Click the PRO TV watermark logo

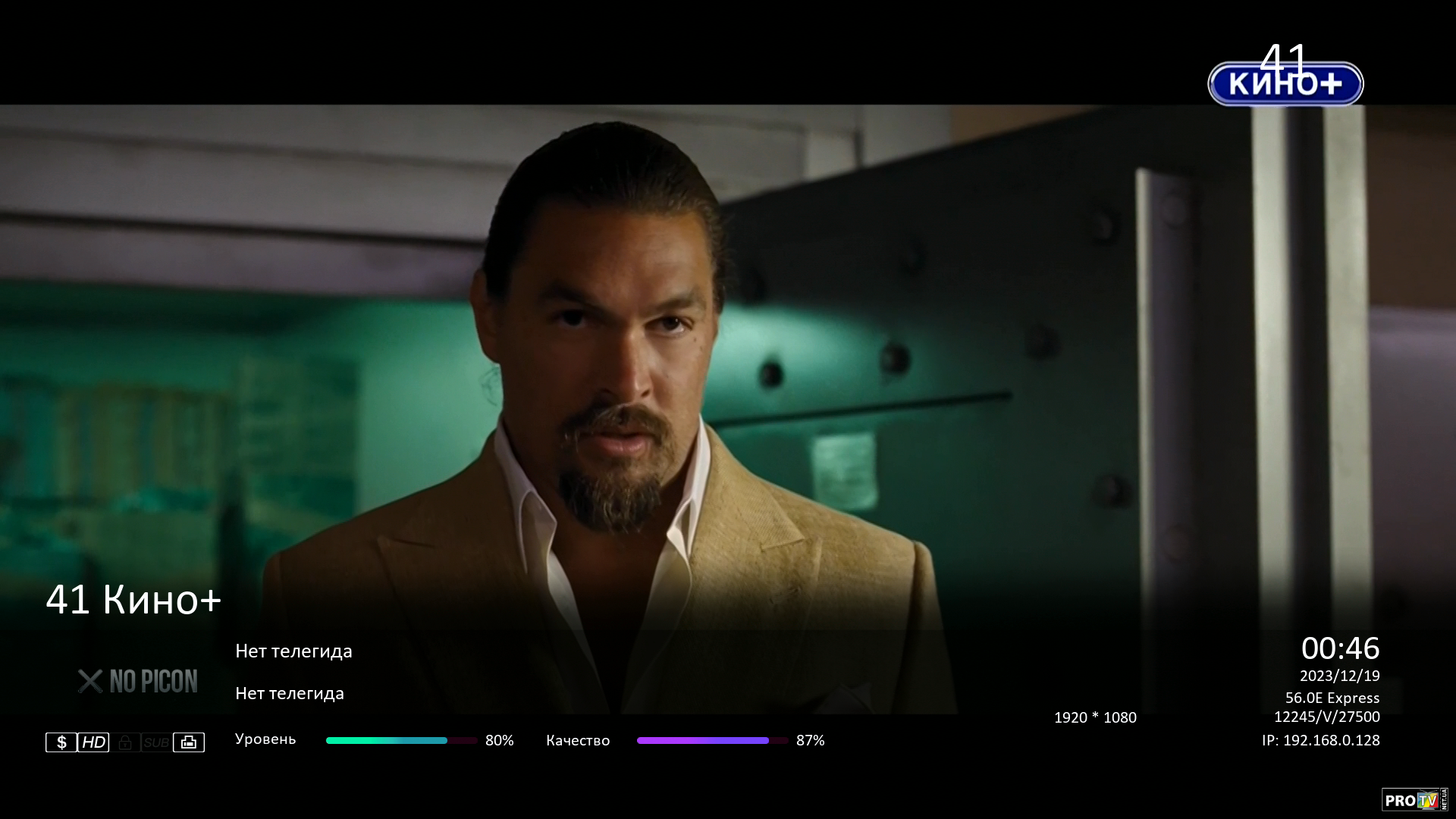click(1414, 800)
